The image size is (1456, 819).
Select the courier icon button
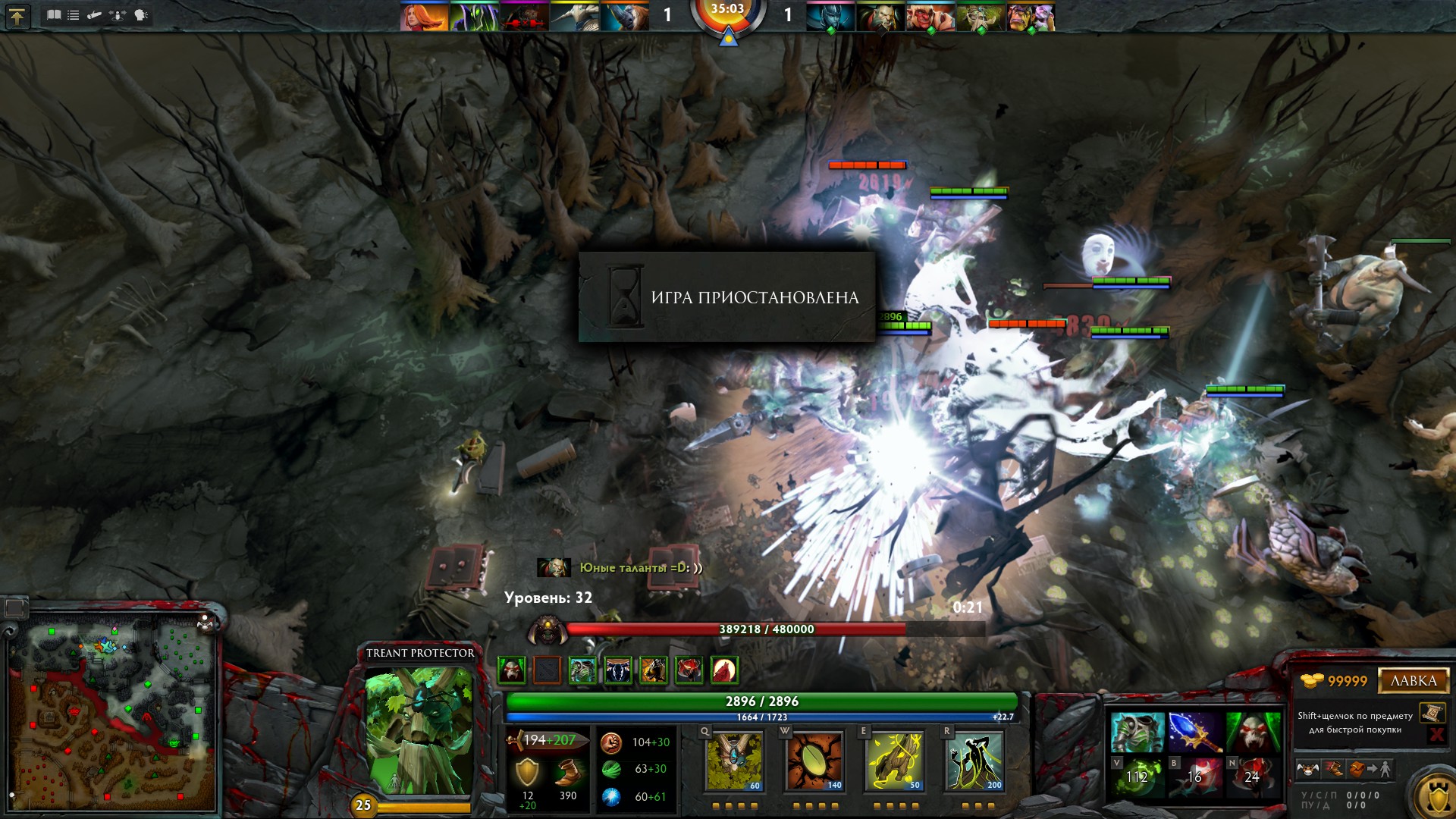click(1308, 769)
